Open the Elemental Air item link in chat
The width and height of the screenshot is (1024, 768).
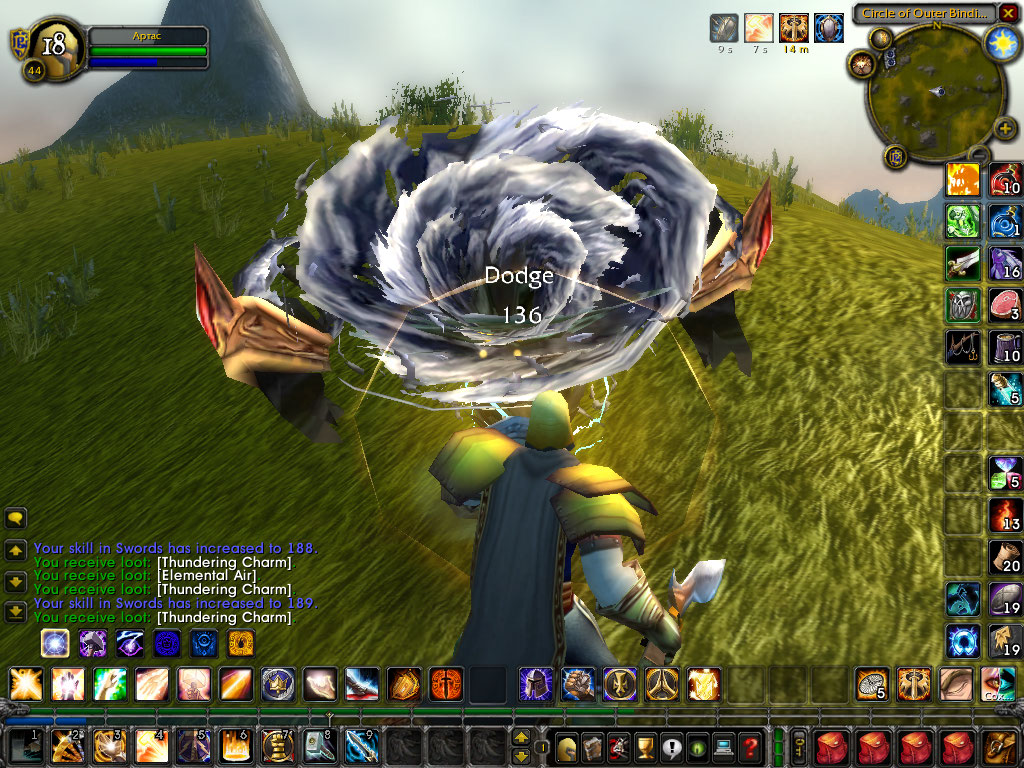pyautogui.click(x=207, y=576)
